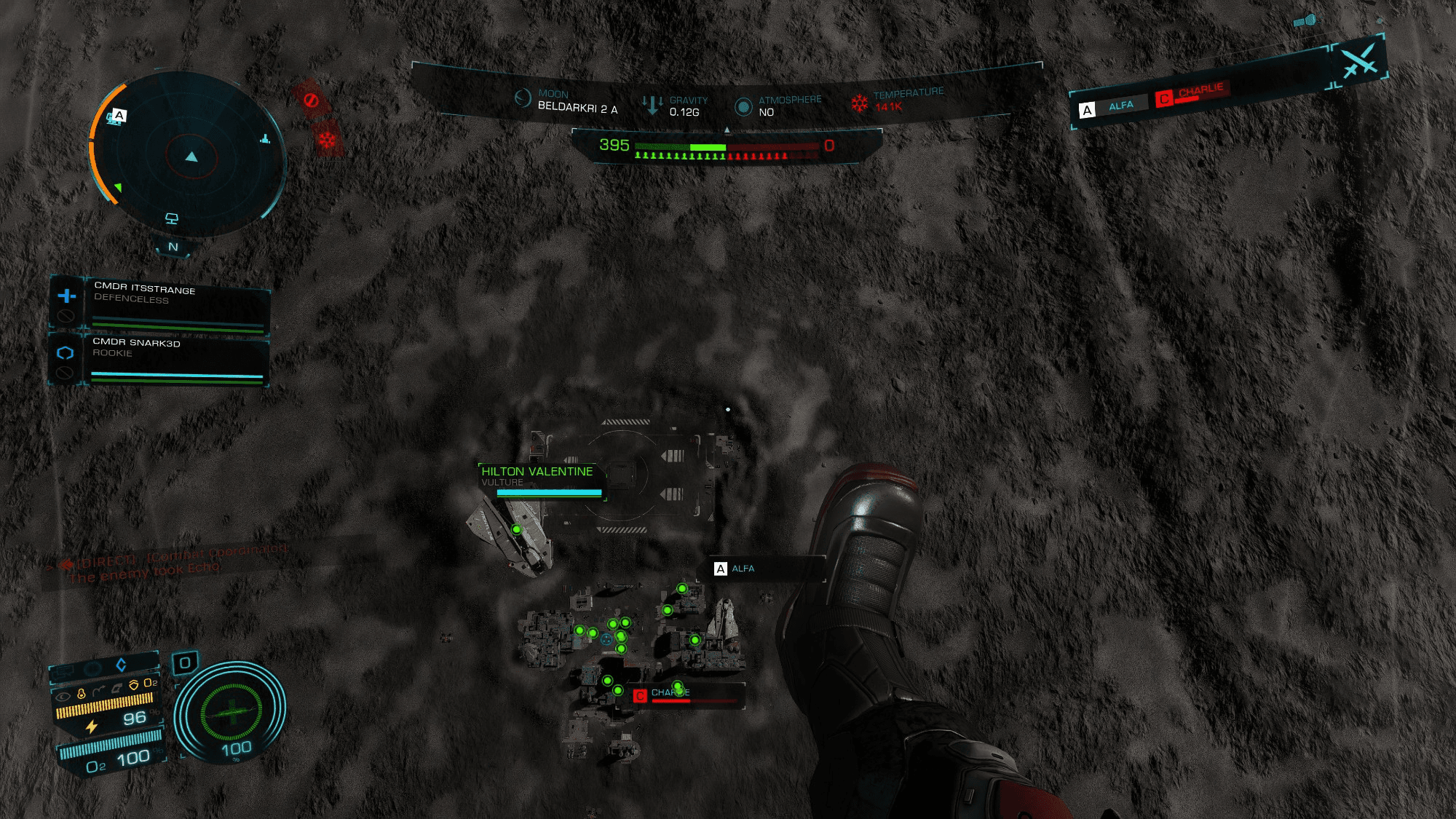Click the red snowflake cold warning icon by the radar

pyautogui.click(x=327, y=138)
